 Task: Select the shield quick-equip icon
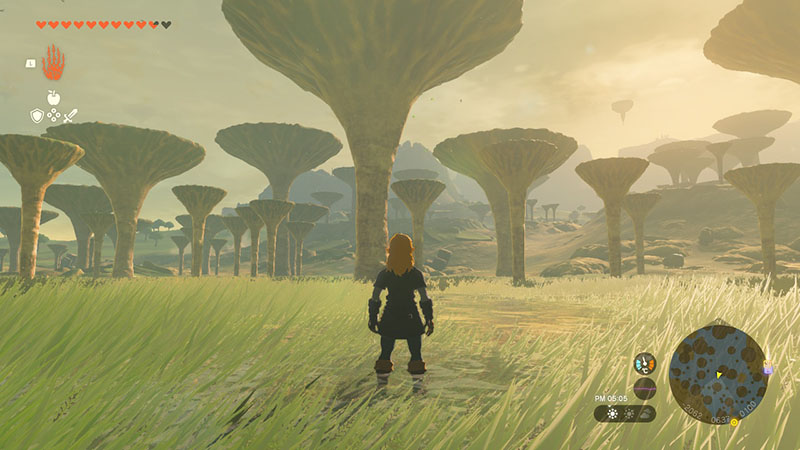tap(37, 116)
